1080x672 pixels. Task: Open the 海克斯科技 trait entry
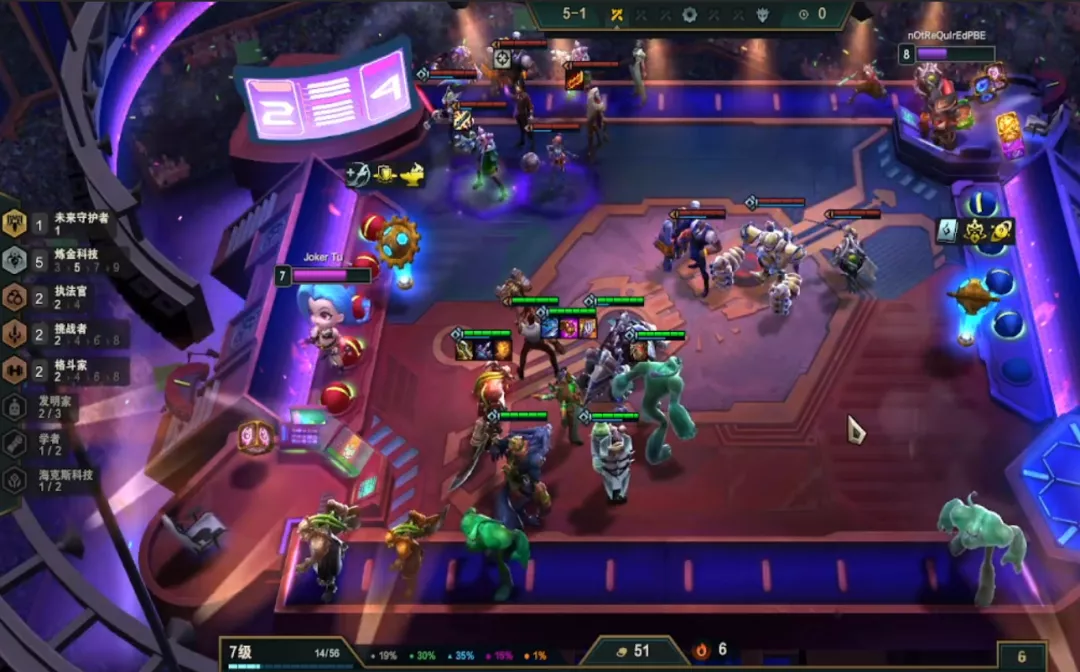pyautogui.click(x=55, y=479)
